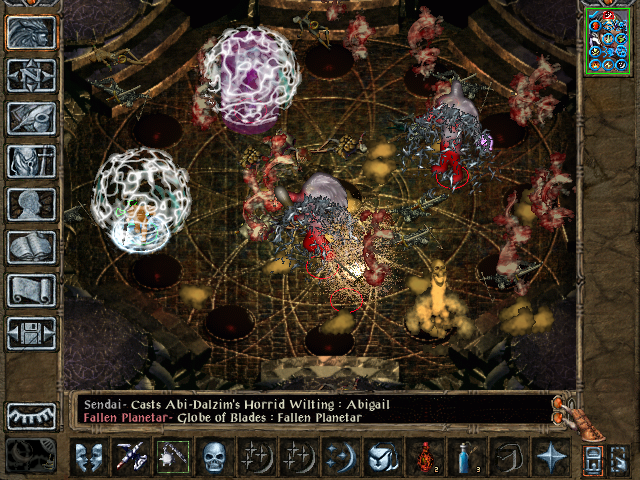Use the red potion quick item
Viewport: 640px width, 480px height.
(429, 457)
